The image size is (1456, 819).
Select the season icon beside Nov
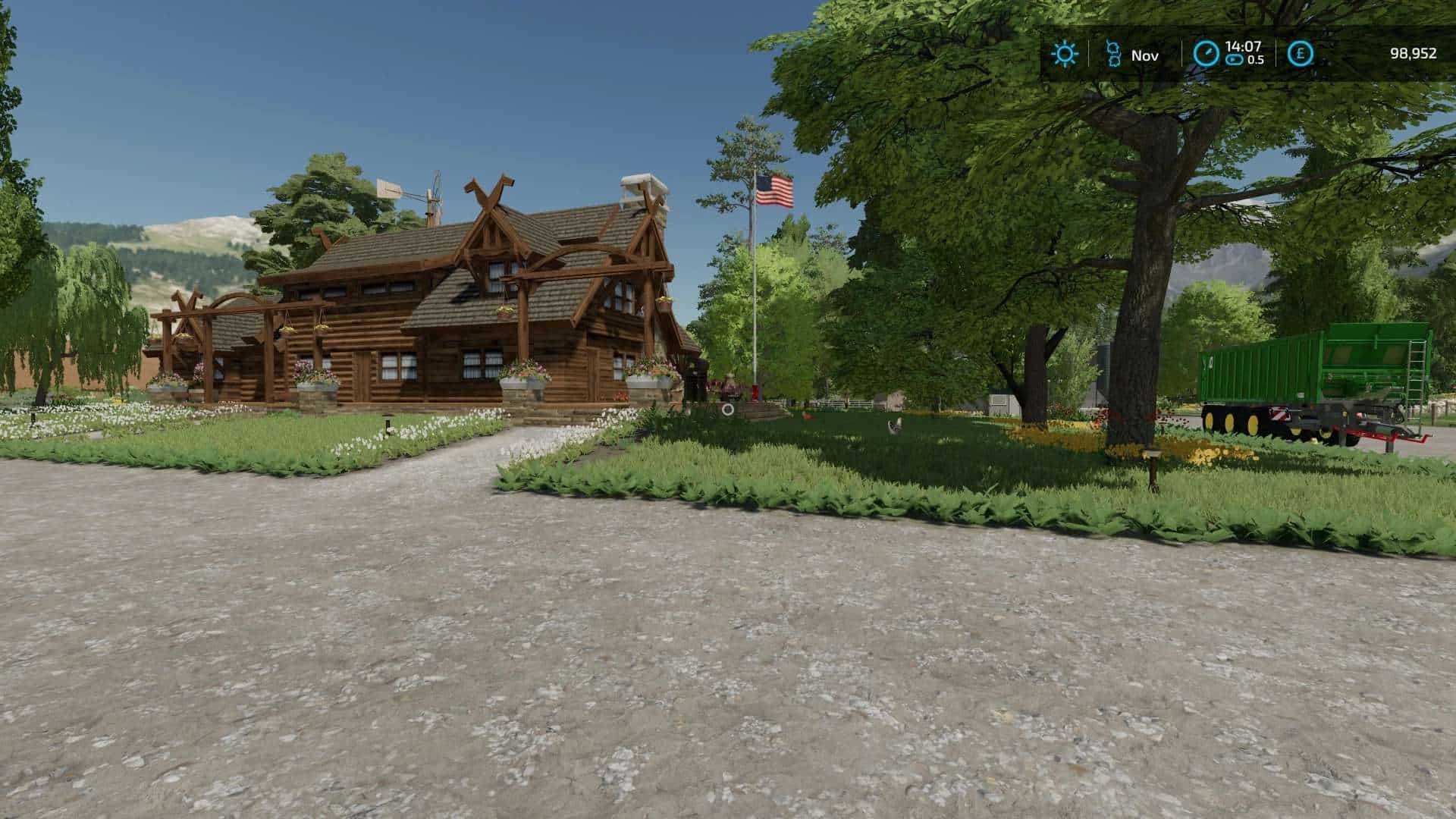[1112, 55]
